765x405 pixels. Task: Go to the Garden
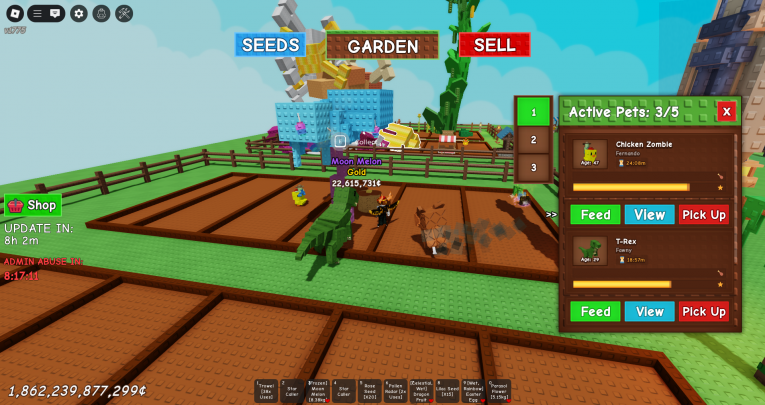[x=382, y=46]
